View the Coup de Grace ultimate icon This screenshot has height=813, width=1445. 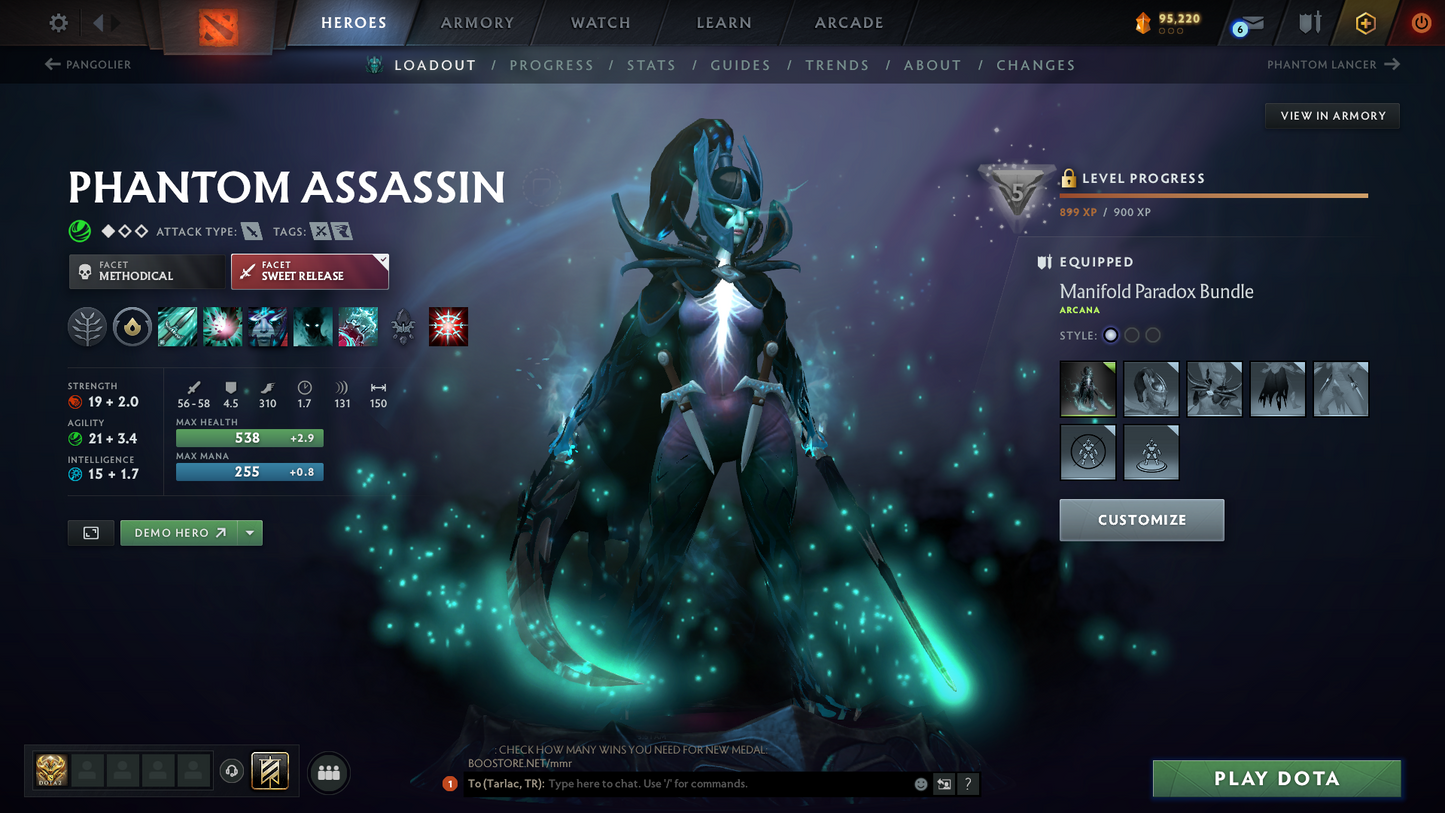(448, 326)
